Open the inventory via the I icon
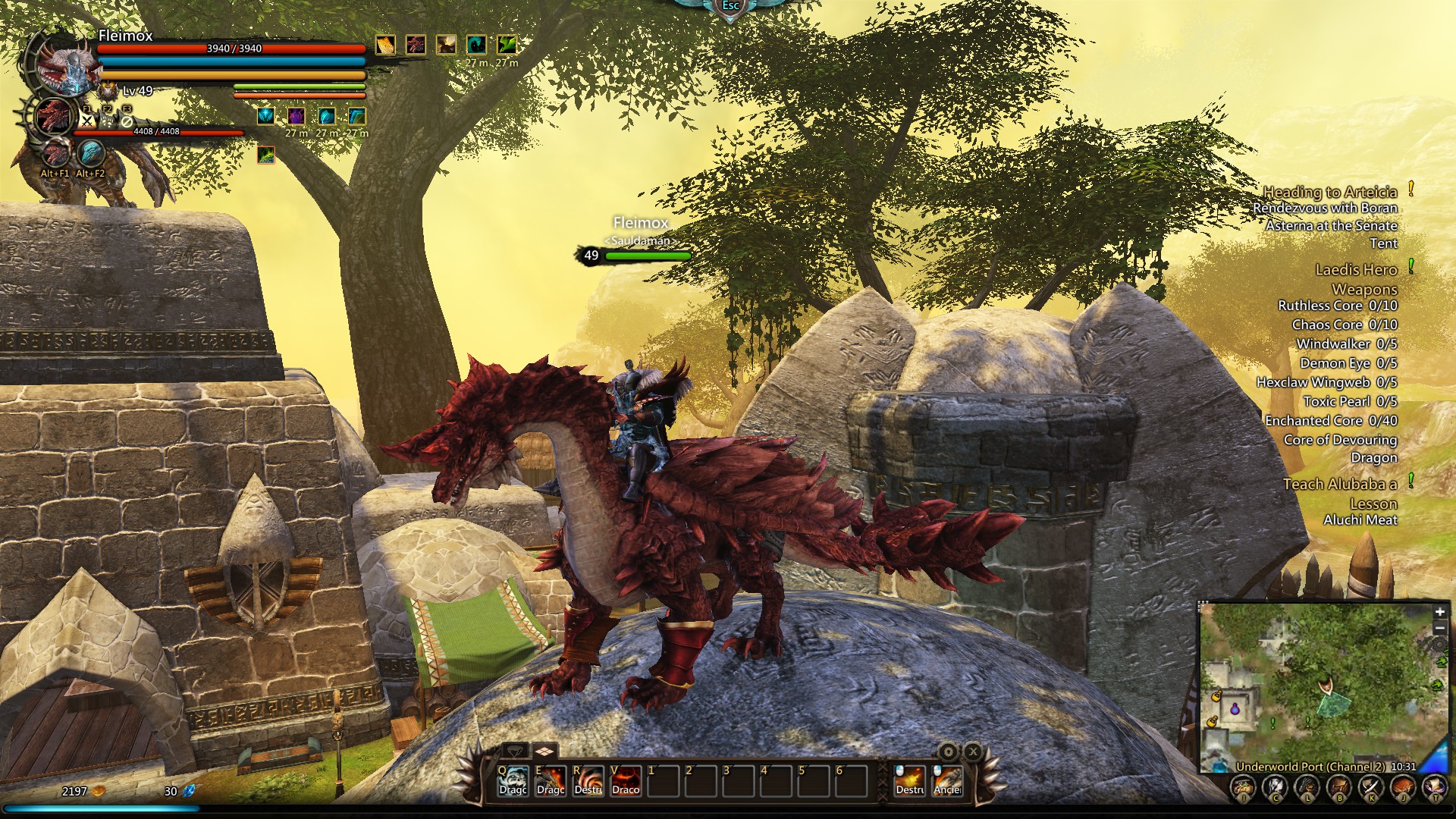The image size is (1456, 819). coord(1244,786)
